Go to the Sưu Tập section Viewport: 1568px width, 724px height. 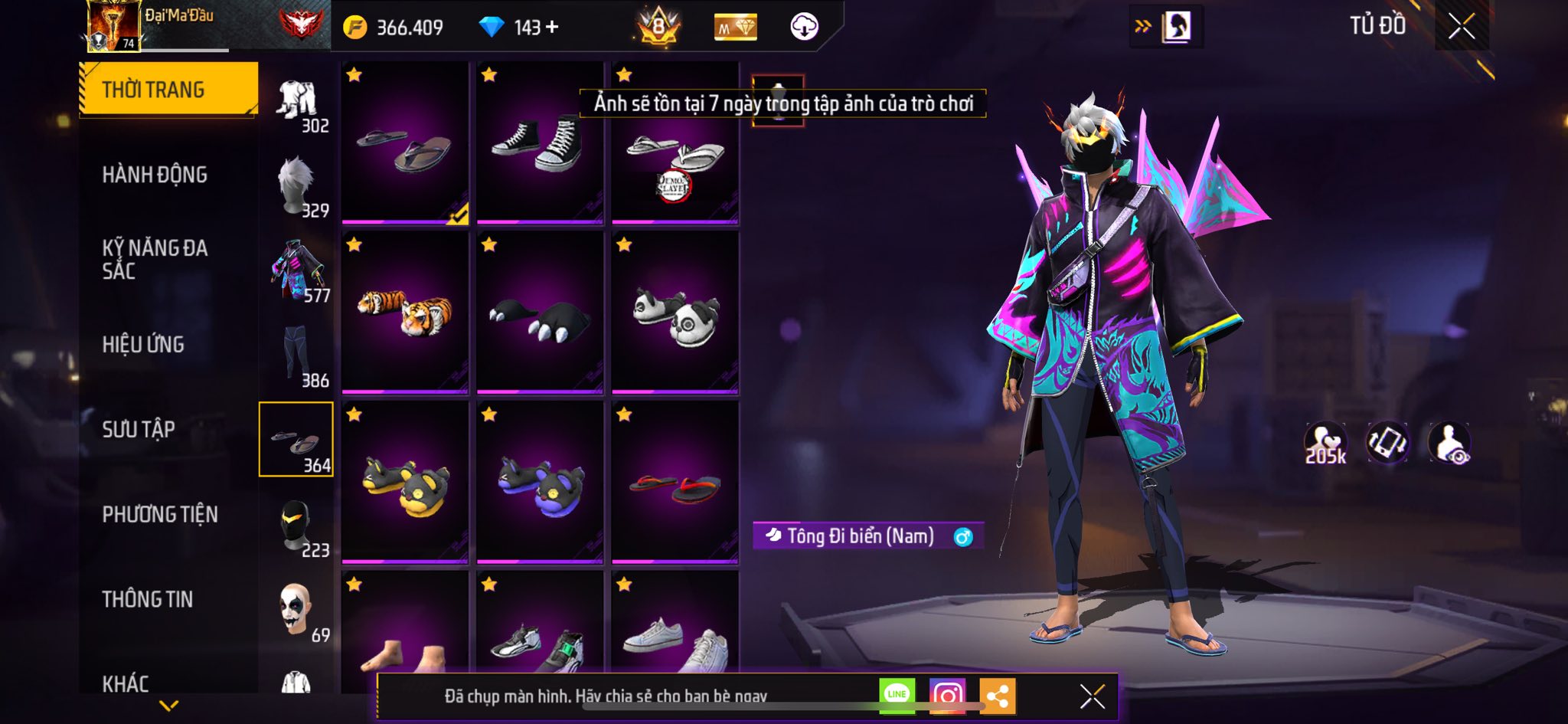(x=139, y=429)
